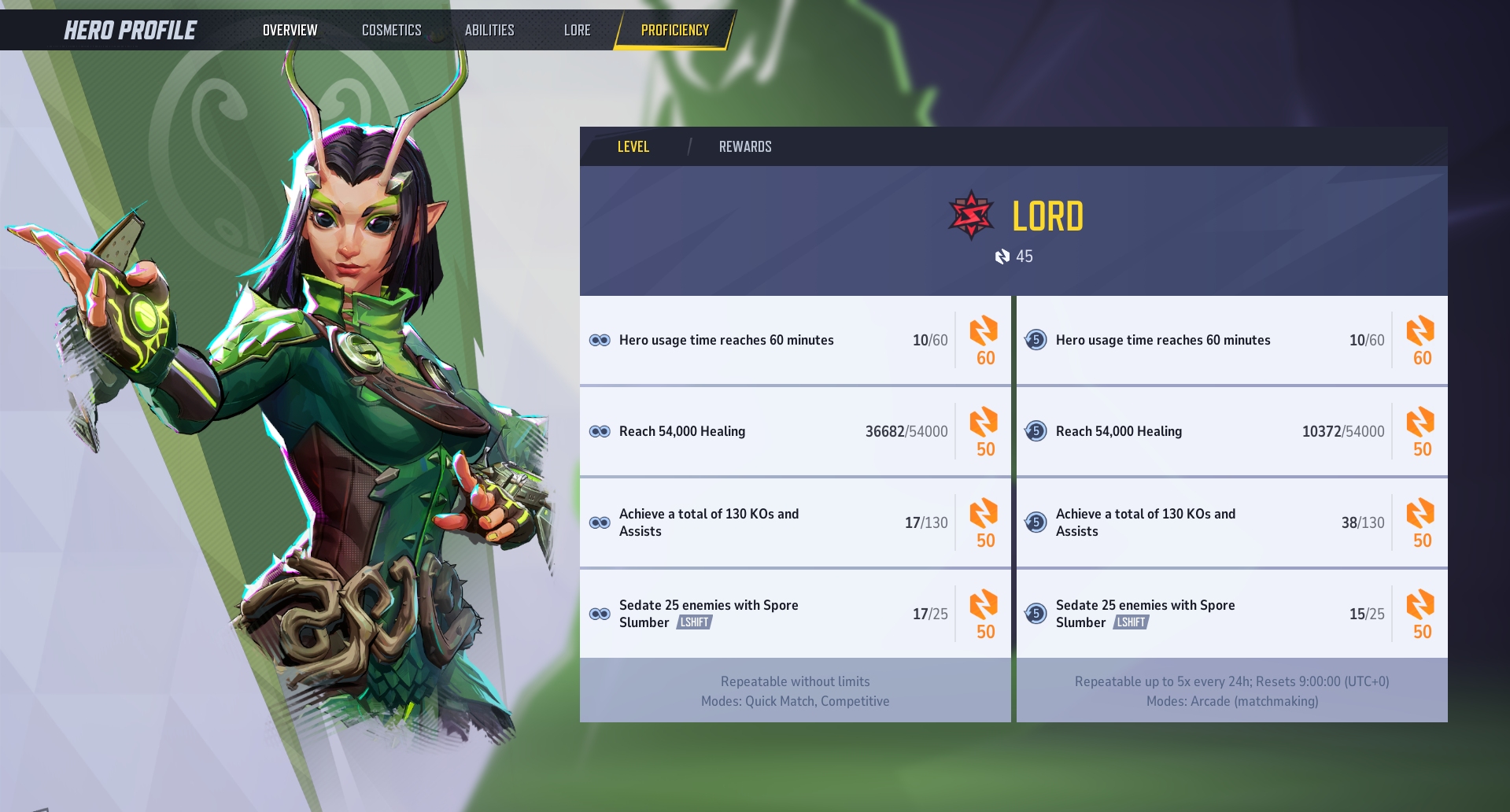This screenshot has width=1510, height=812.
Task: Click the Lord proficiency rank emblem
Action: click(971, 215)
